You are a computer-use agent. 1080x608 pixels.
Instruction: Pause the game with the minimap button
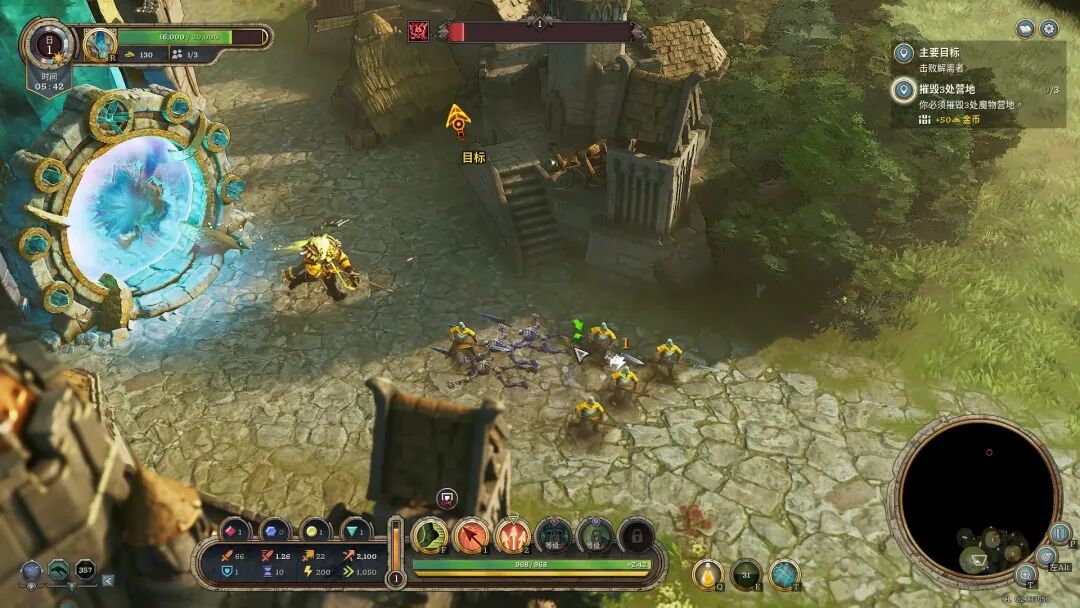(x=1061, y=533)
